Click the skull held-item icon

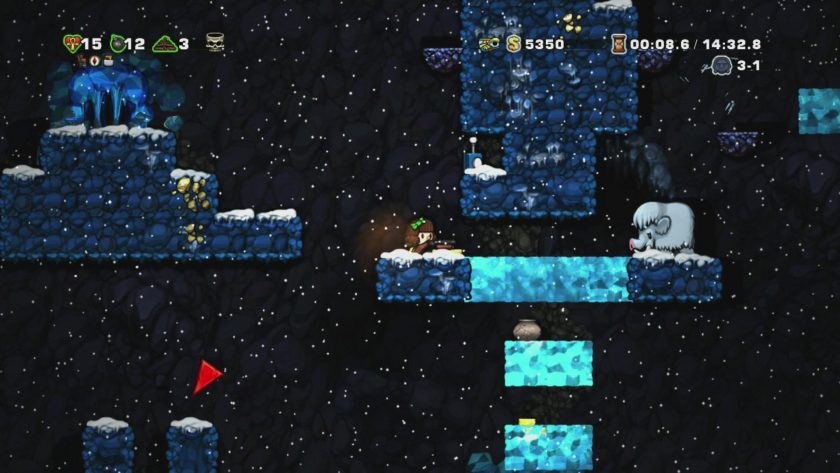point(215,42)
